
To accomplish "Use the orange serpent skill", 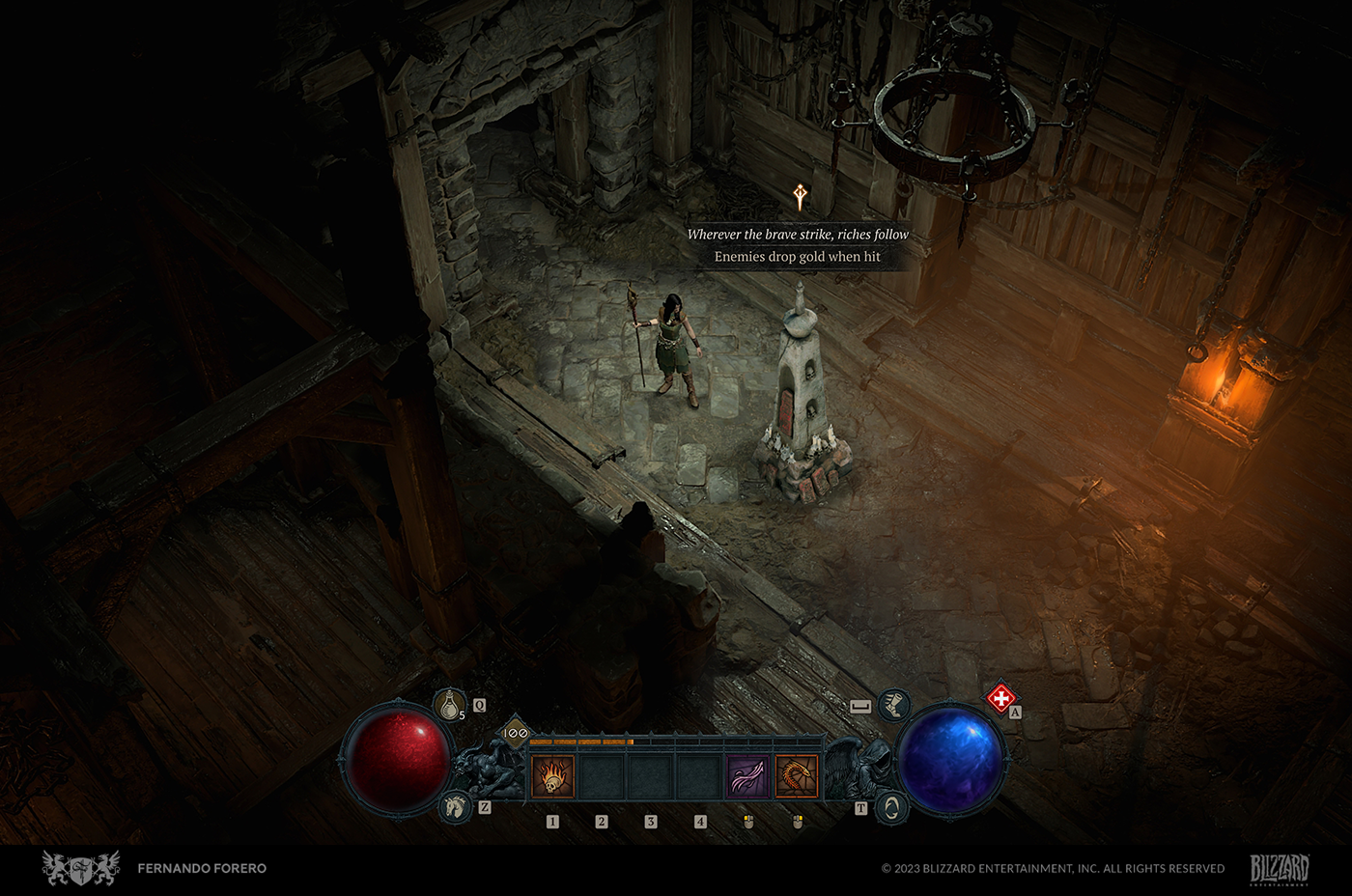I will coord(797,776).
